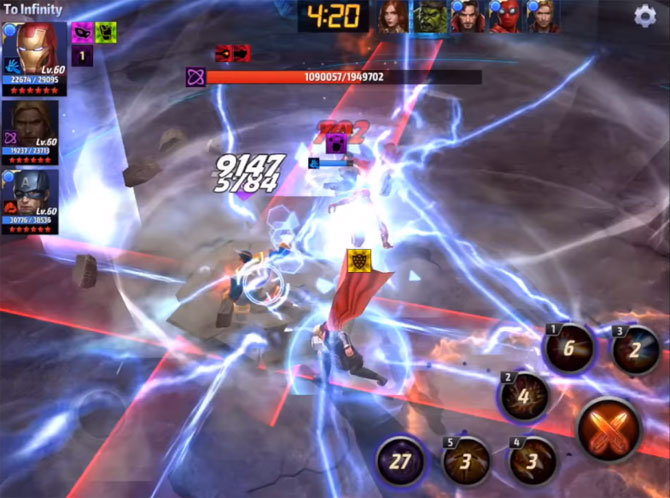Tap the pink mask buff icon
The width and height of the screenshot is (670, 498).
[82, 31]
